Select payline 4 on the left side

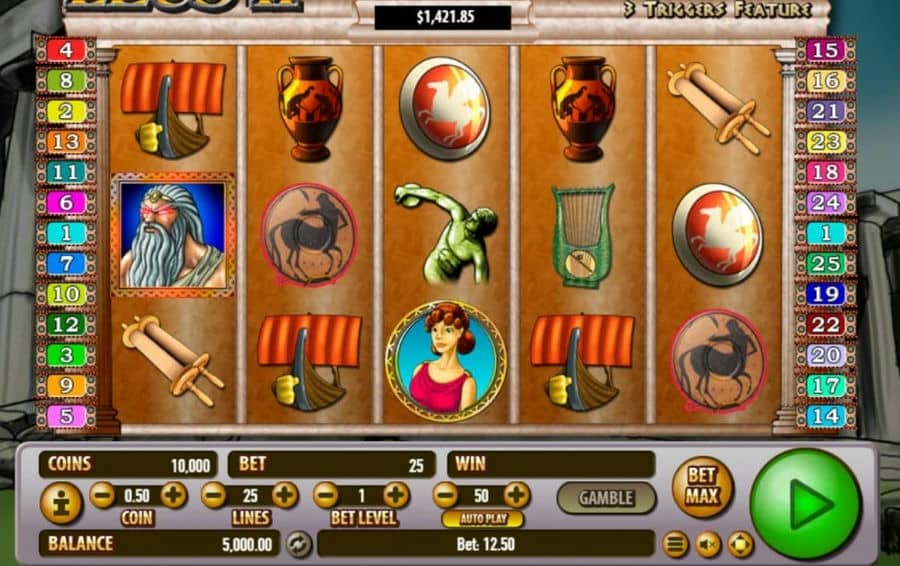[65, 50]
